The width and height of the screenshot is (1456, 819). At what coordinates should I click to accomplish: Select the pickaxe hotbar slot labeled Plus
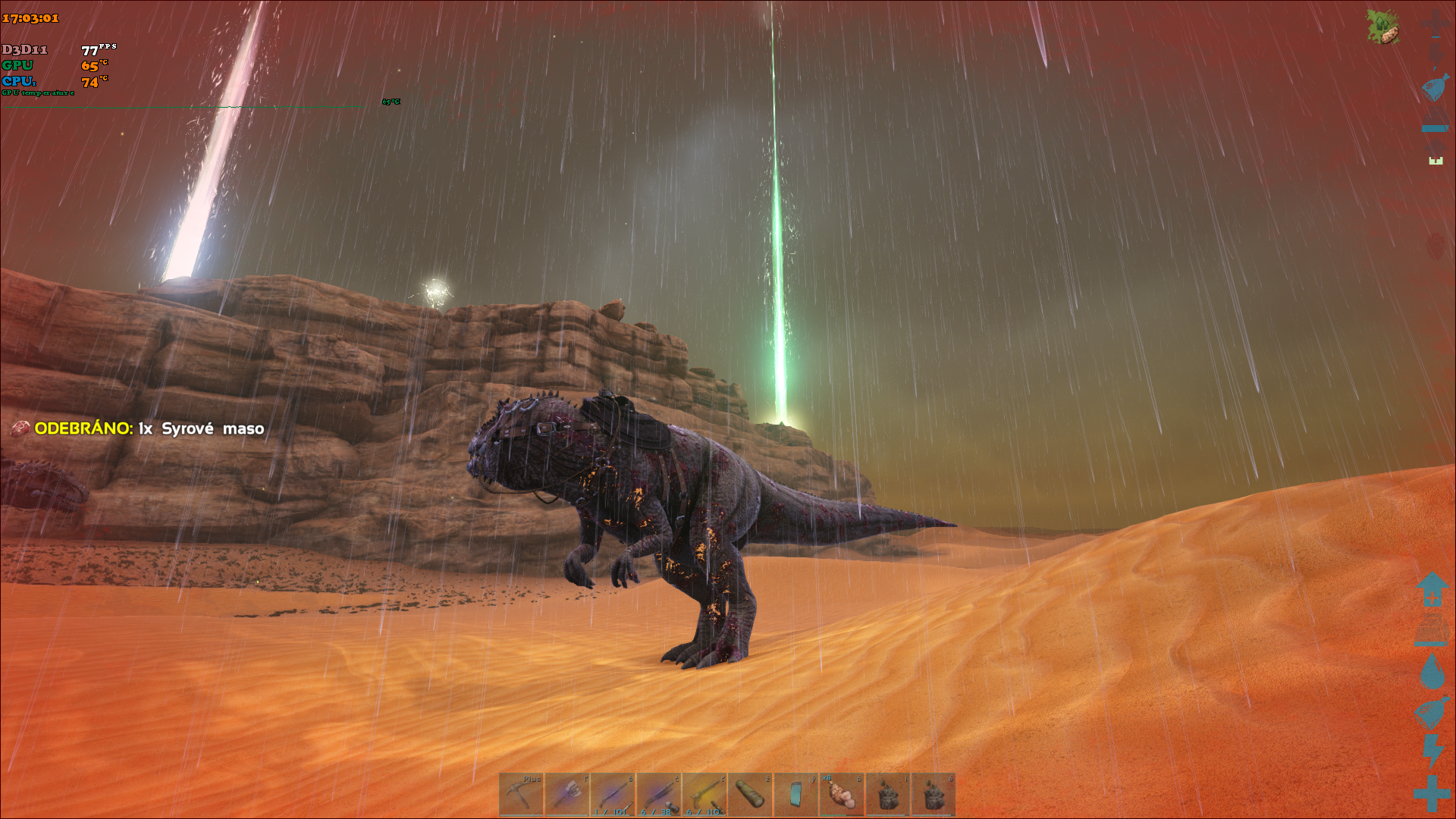(521, 795)
